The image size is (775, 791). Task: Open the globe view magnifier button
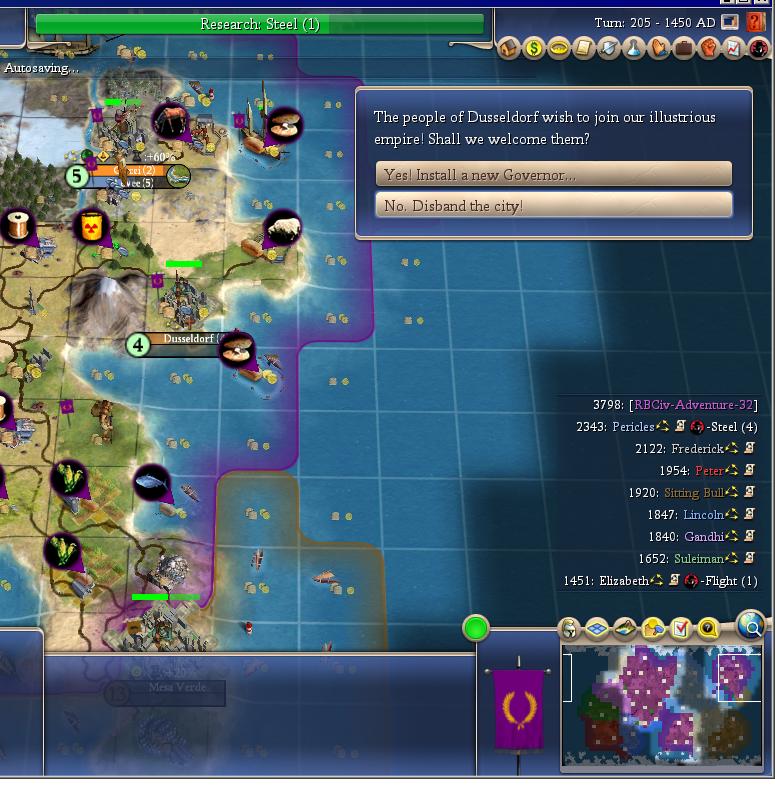coord(750,626)
